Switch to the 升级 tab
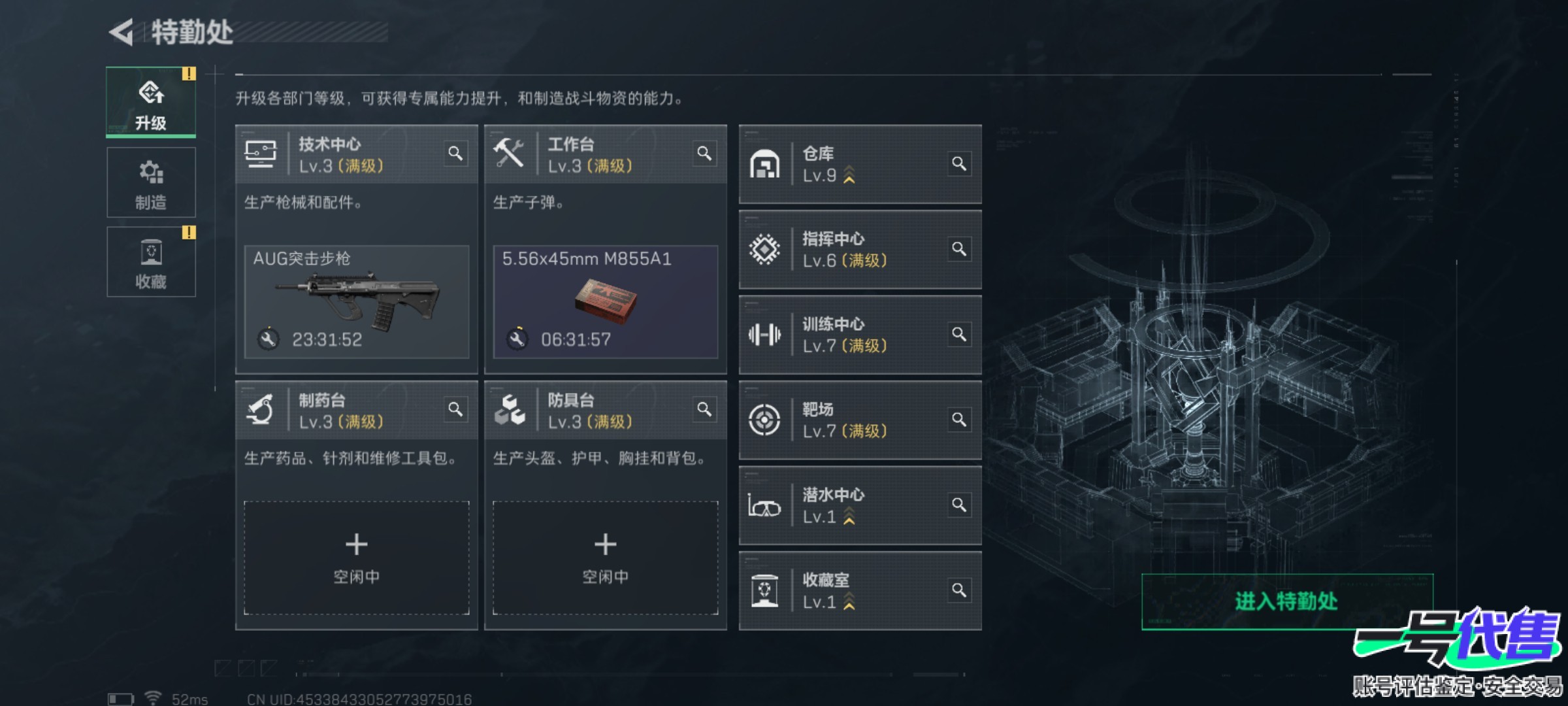The height and width of the screenshot is (706, 1568). [151, 103]
